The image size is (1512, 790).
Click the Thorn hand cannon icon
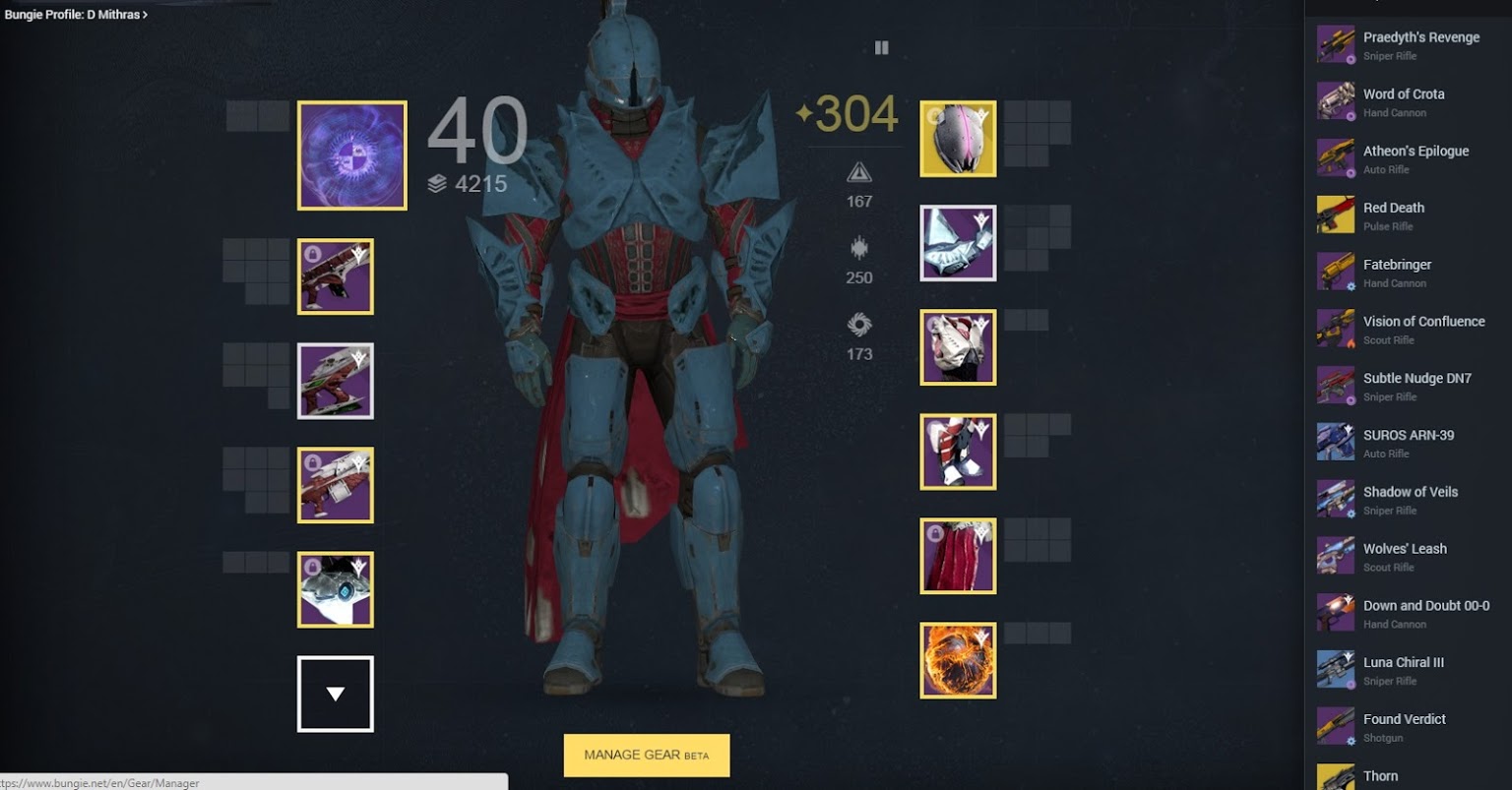pyautogui.click(x=1335, y=776)
